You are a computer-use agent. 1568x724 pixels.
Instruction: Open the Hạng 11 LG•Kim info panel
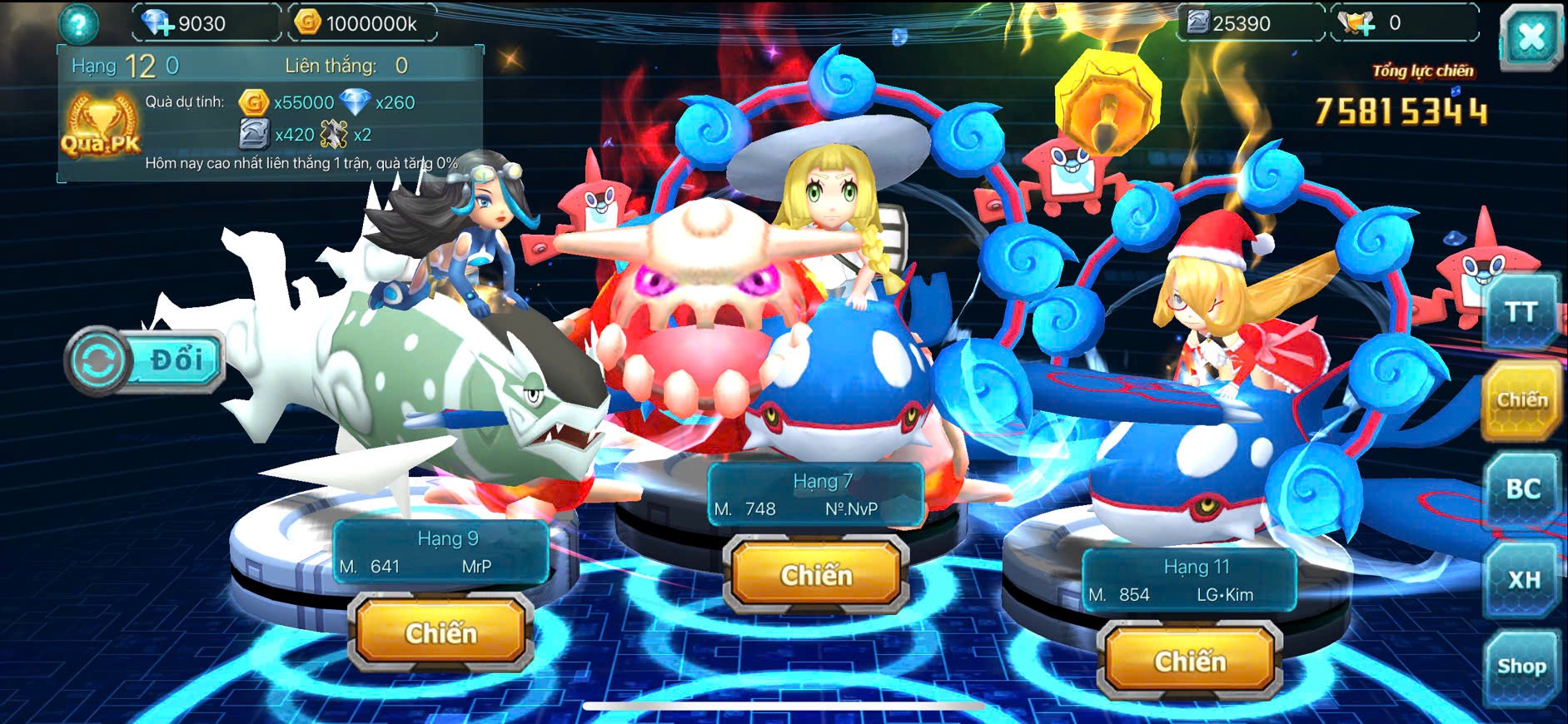point(1188,581)
